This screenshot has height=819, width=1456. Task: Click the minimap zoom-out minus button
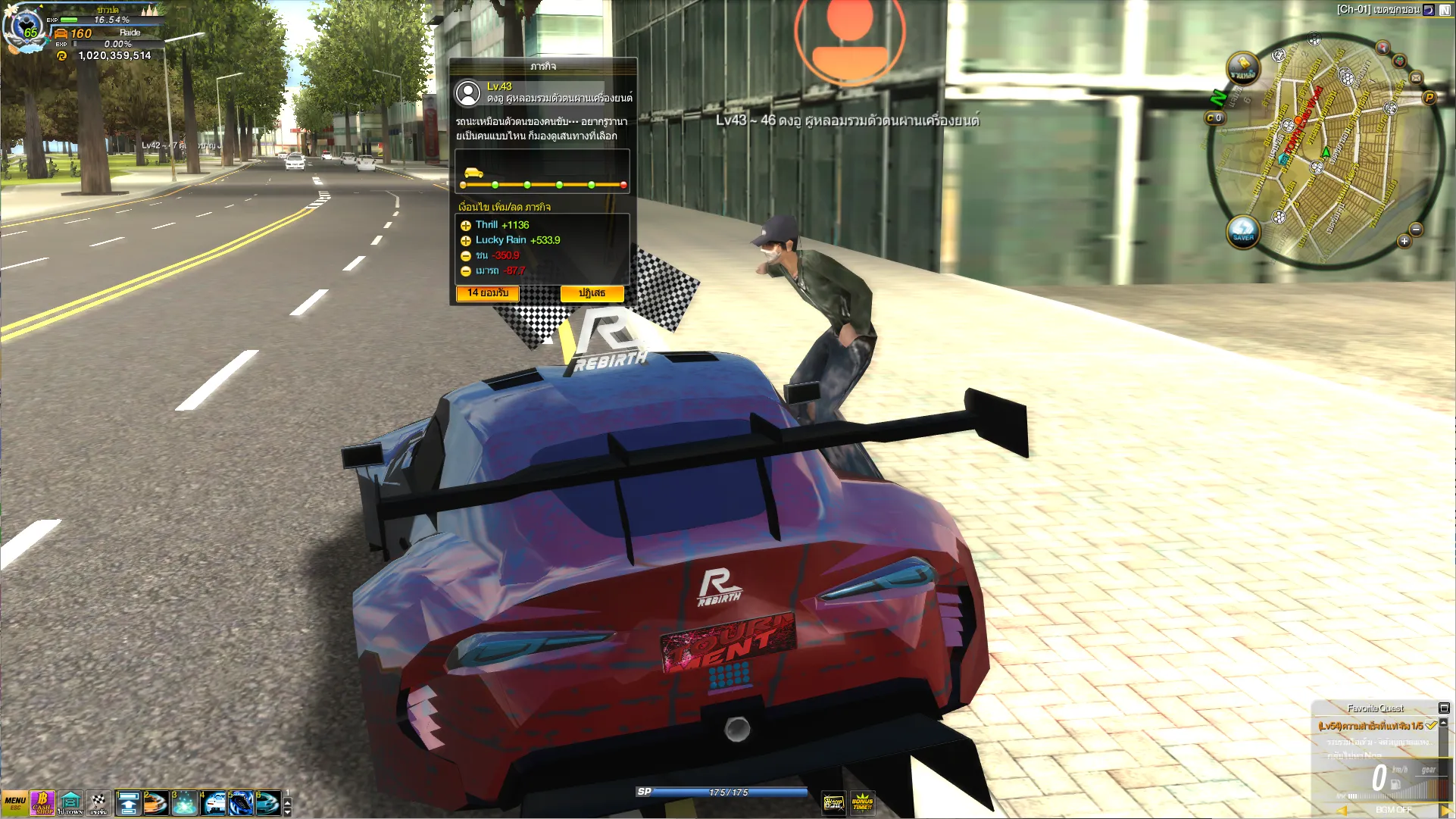point(1416,230)
